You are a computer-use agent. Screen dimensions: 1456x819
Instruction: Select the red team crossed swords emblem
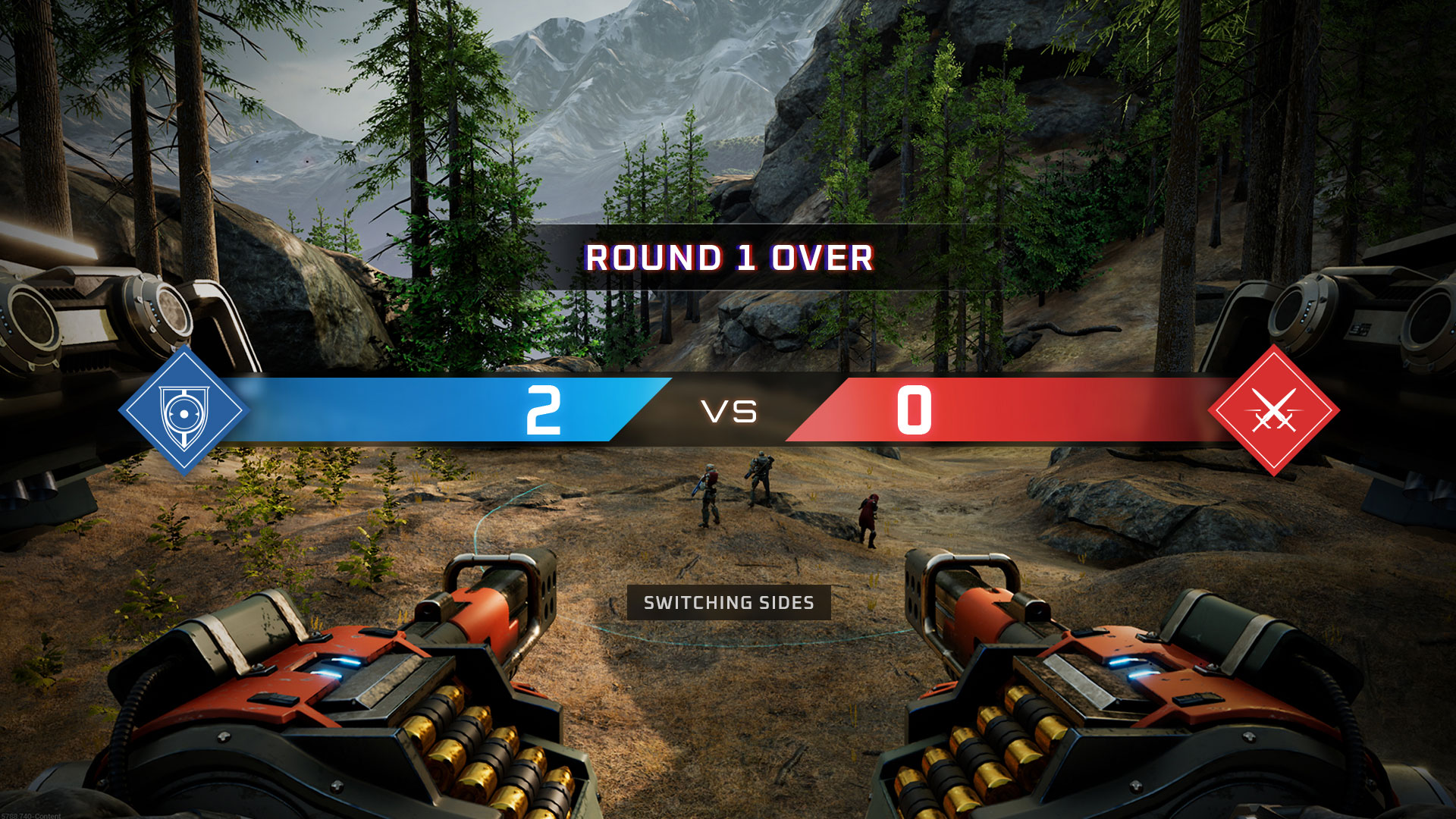[1273, 411]
